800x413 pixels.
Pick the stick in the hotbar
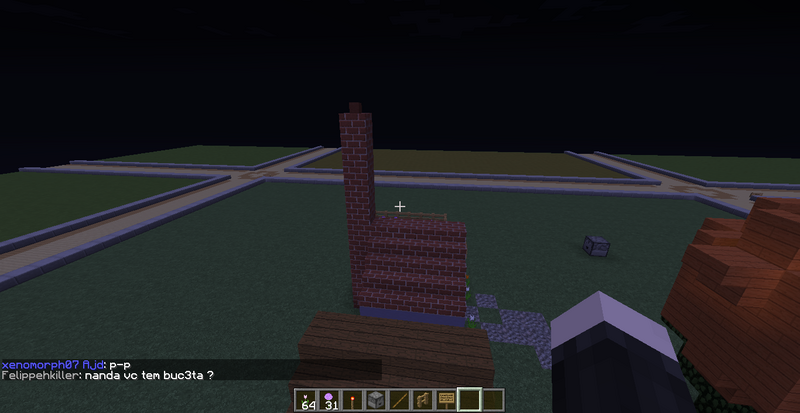(398, 400)
